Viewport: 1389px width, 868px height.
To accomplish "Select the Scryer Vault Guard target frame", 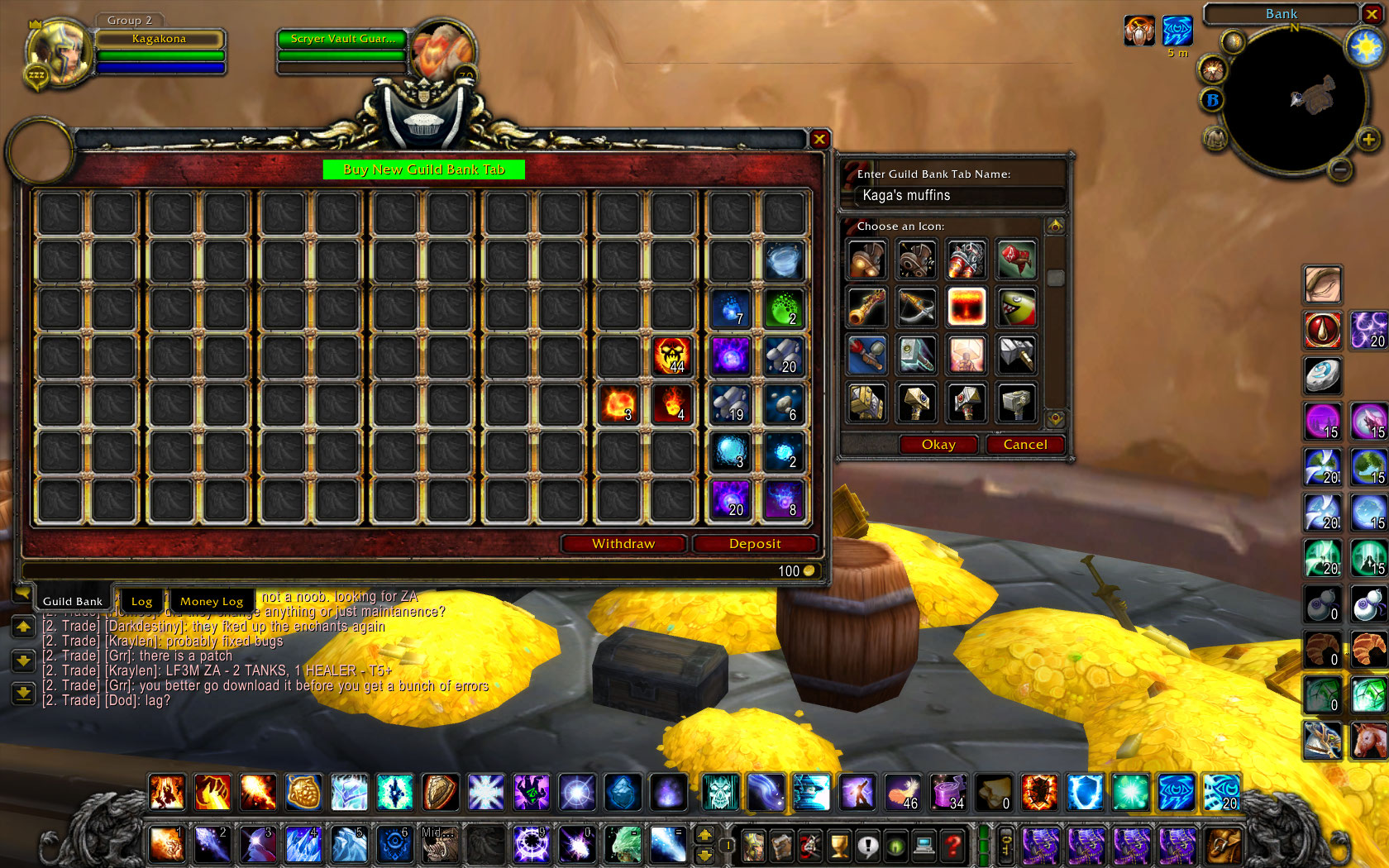I will (x=341, y=39).
